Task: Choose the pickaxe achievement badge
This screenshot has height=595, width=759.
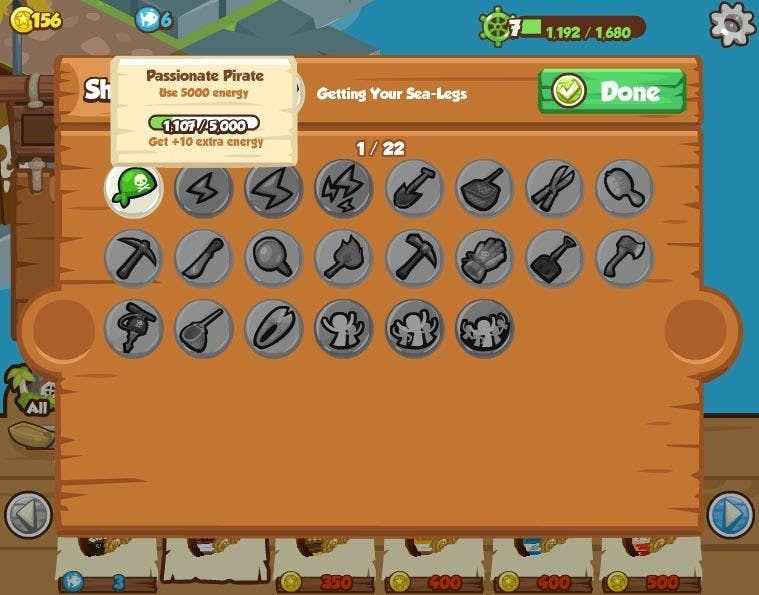Action: tap(134, 259)
